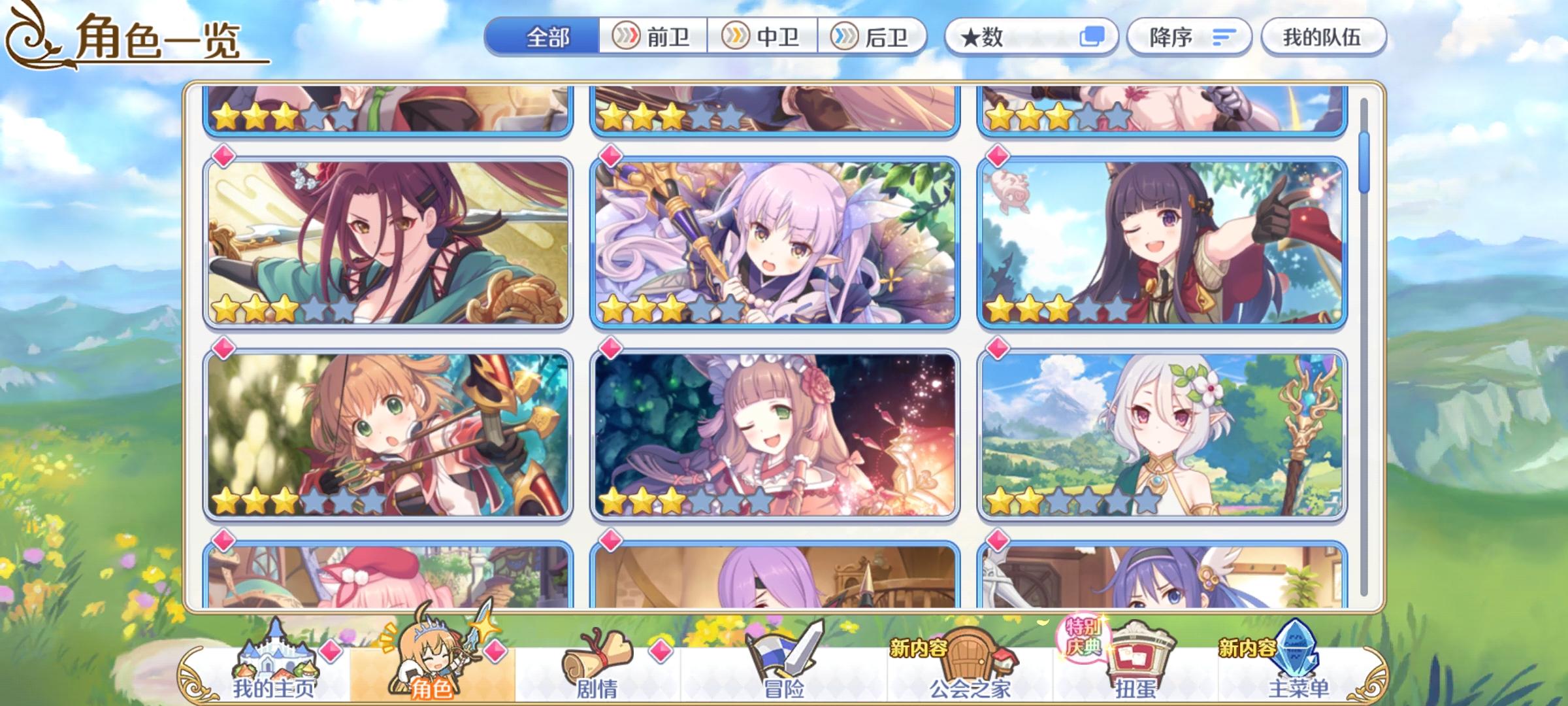
Task: Select the 全部 tab
Action: pos(547,37)
